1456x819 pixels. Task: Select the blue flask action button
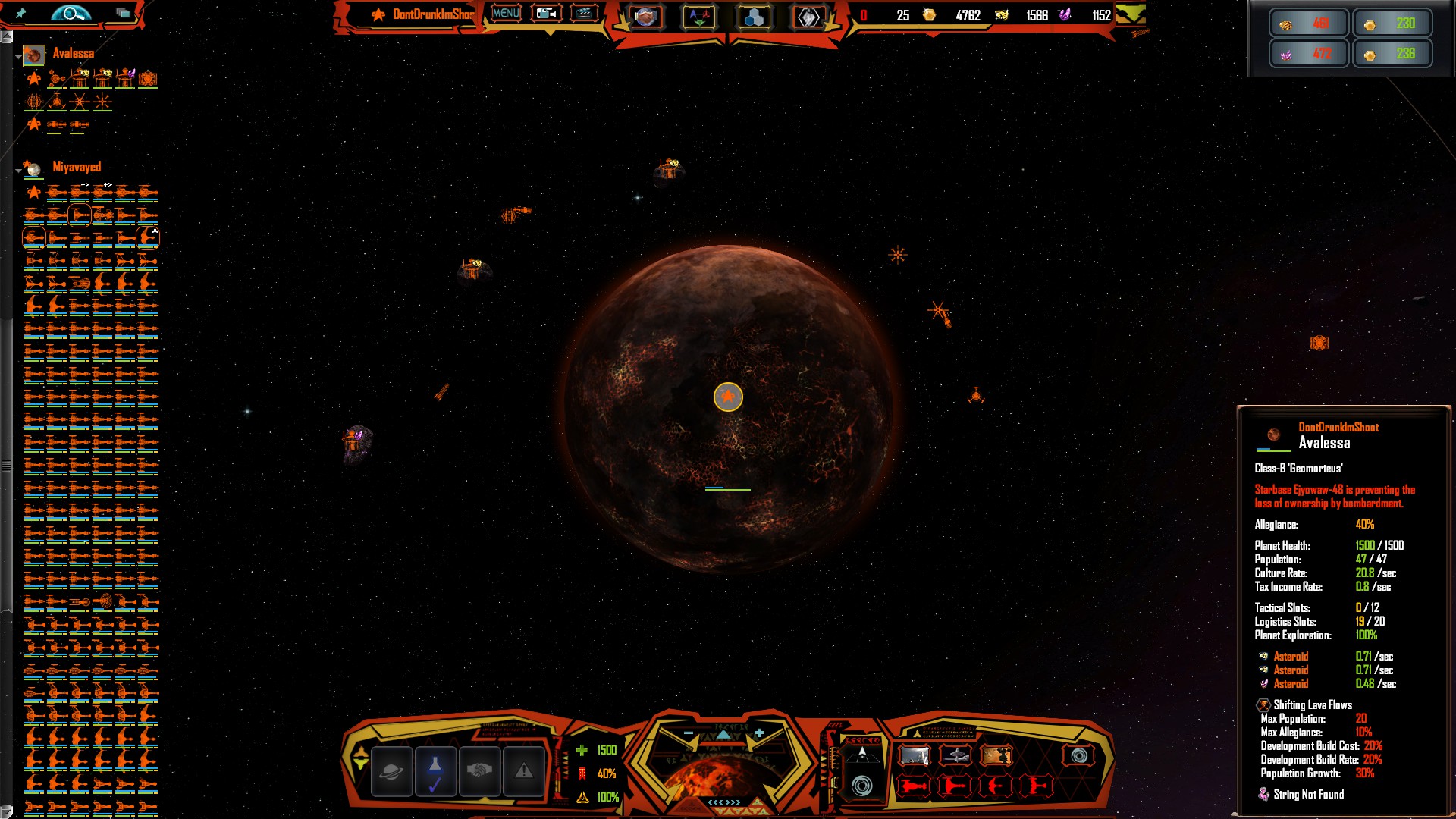point(435,771)
